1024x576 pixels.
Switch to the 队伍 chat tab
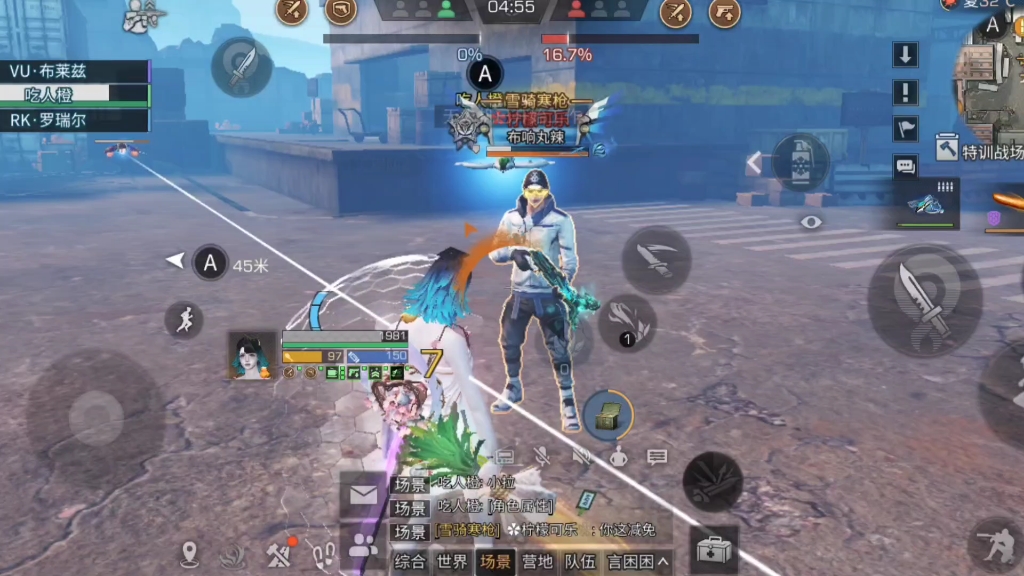580,562
